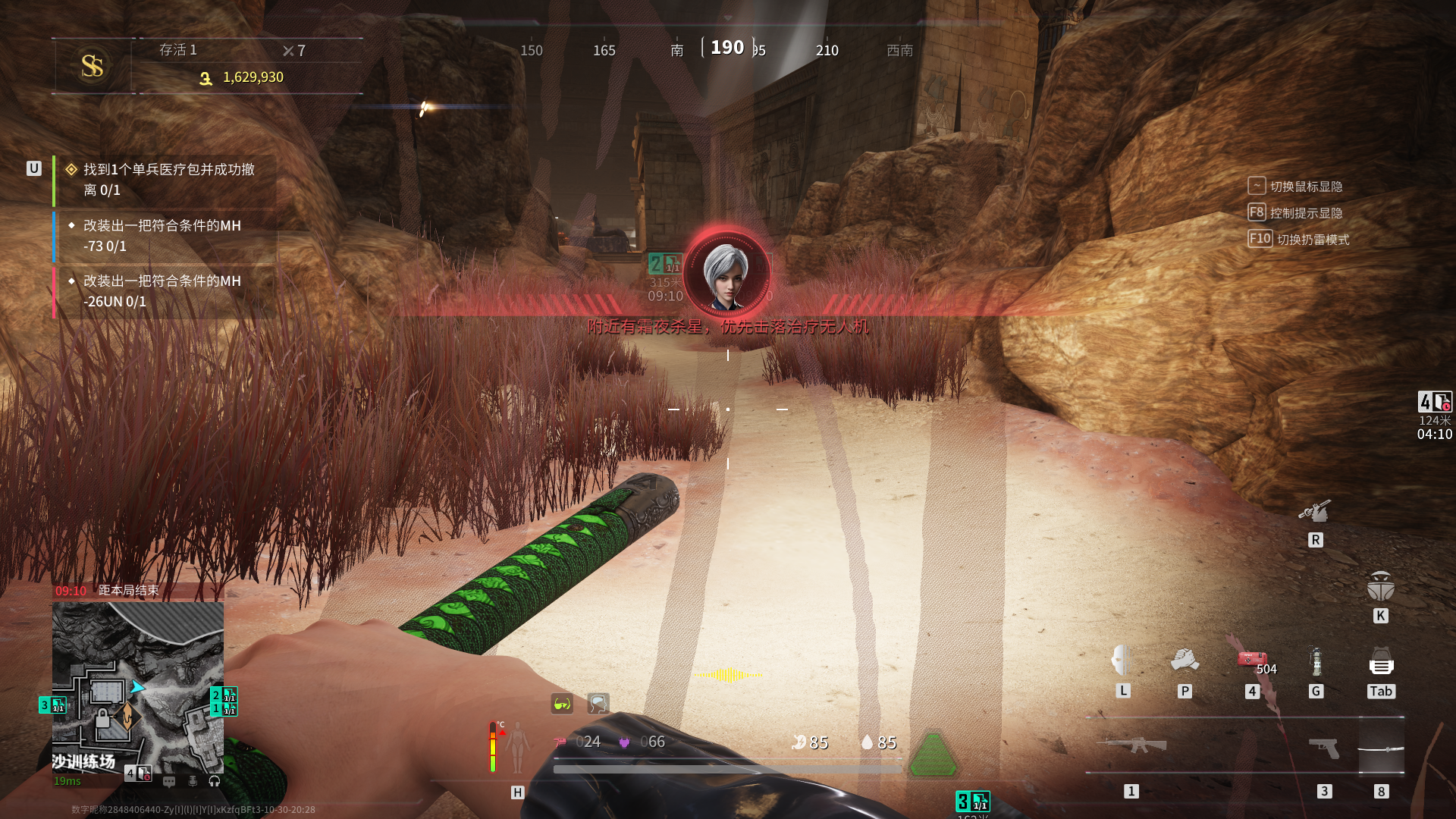
Task: Open the text chat bubble icon
Action: [x=169, y=781]
